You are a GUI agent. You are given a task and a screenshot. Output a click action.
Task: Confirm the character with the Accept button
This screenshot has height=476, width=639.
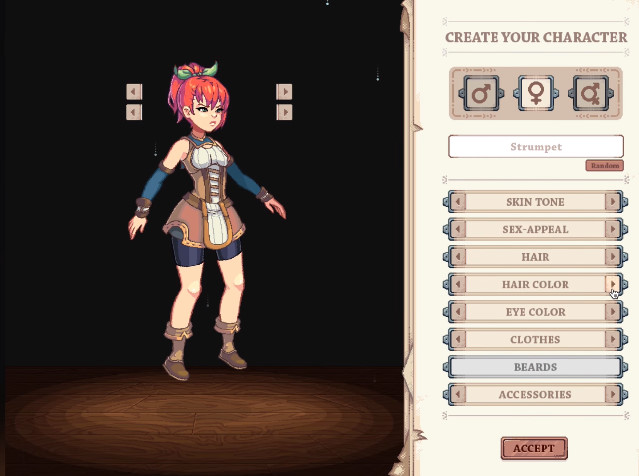coord(534,448)
